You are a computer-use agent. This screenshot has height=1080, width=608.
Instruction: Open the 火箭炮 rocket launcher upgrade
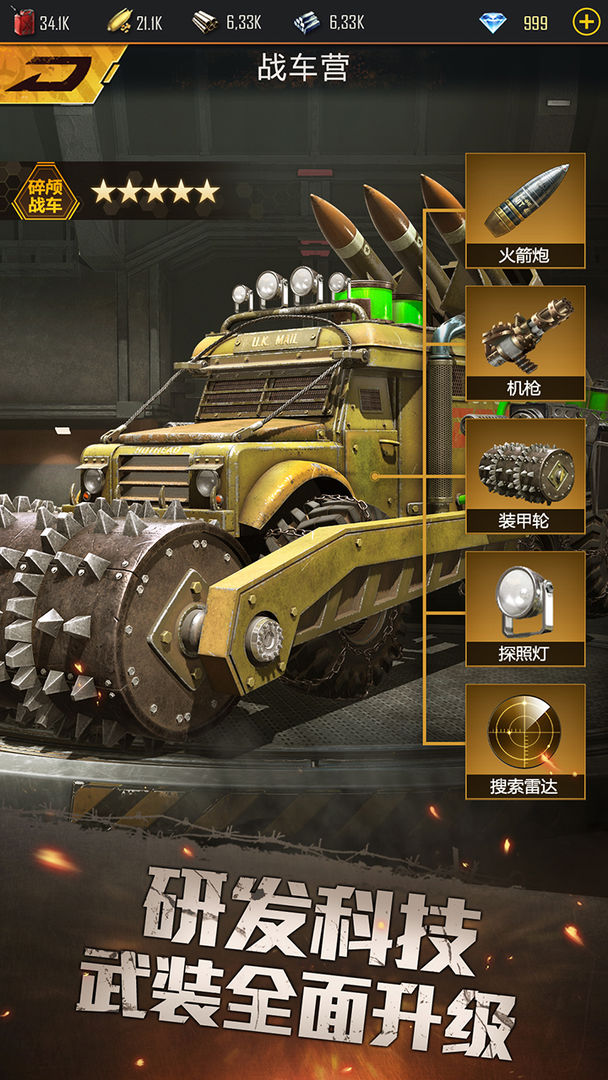click(525, 211)
